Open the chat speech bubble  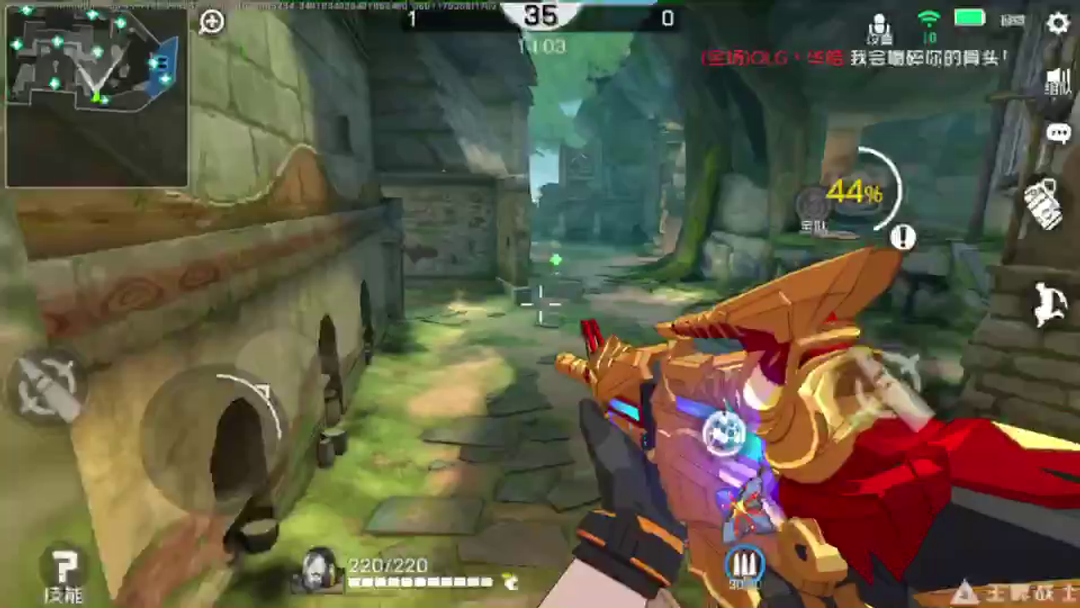point(1058,133)
